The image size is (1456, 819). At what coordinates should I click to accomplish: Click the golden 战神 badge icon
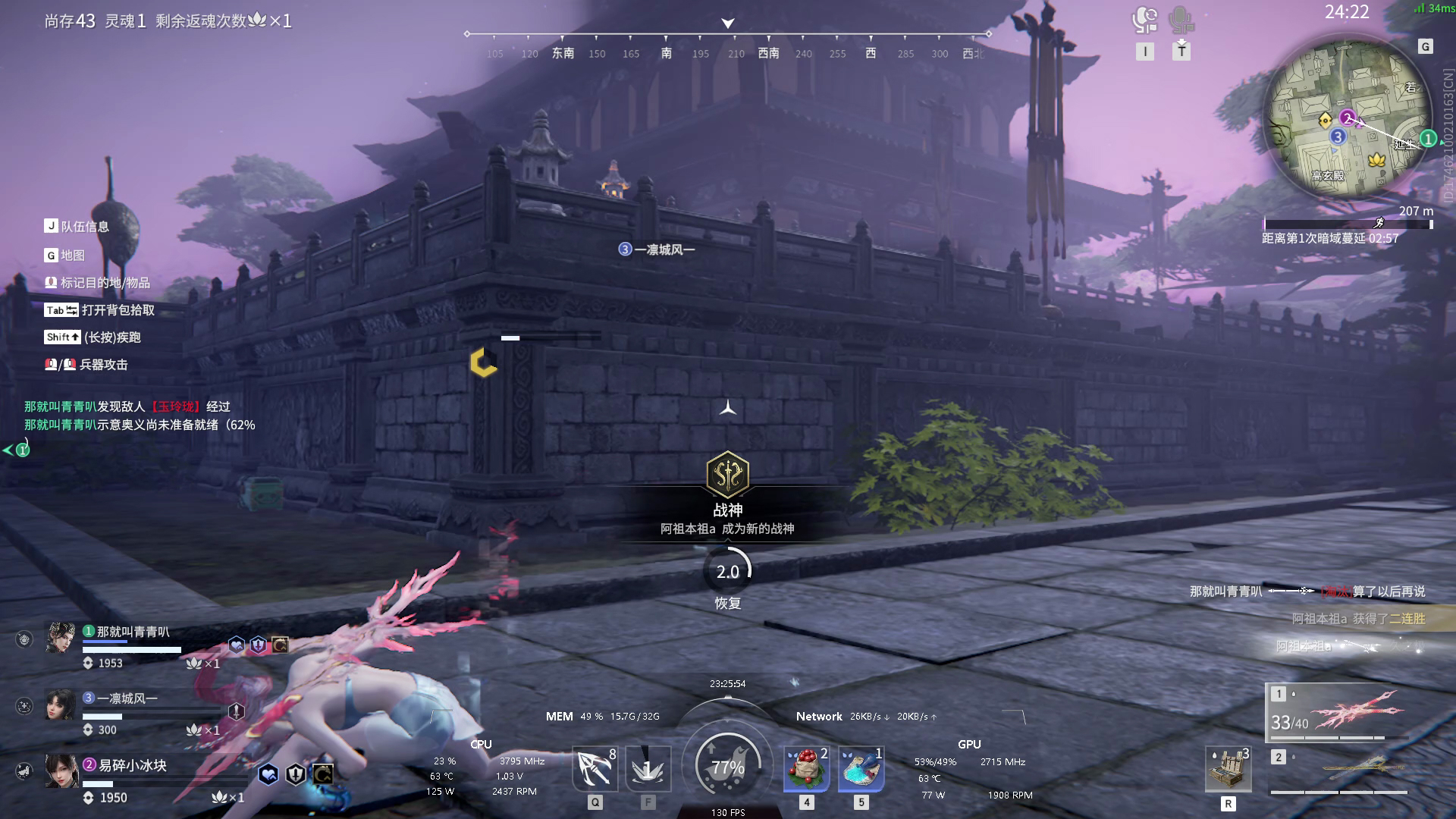pos(727,475)
